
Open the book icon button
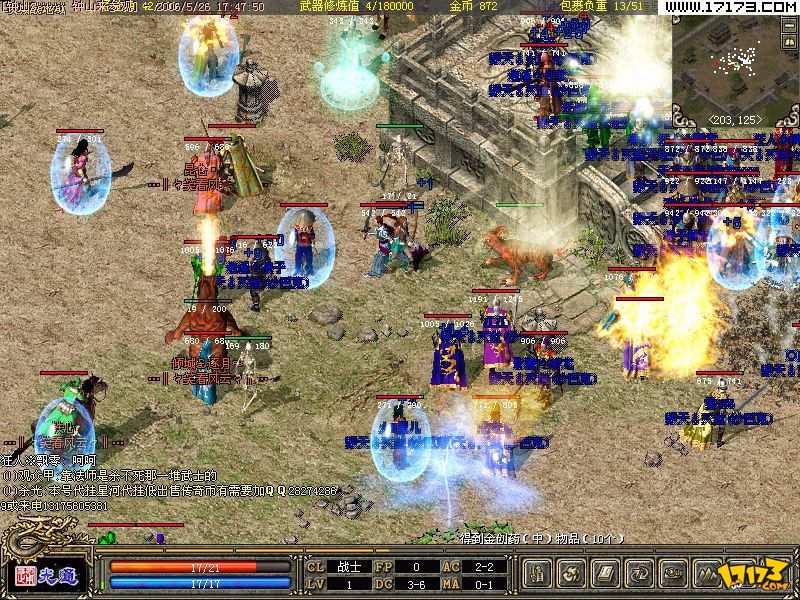(x=605, y=573)
